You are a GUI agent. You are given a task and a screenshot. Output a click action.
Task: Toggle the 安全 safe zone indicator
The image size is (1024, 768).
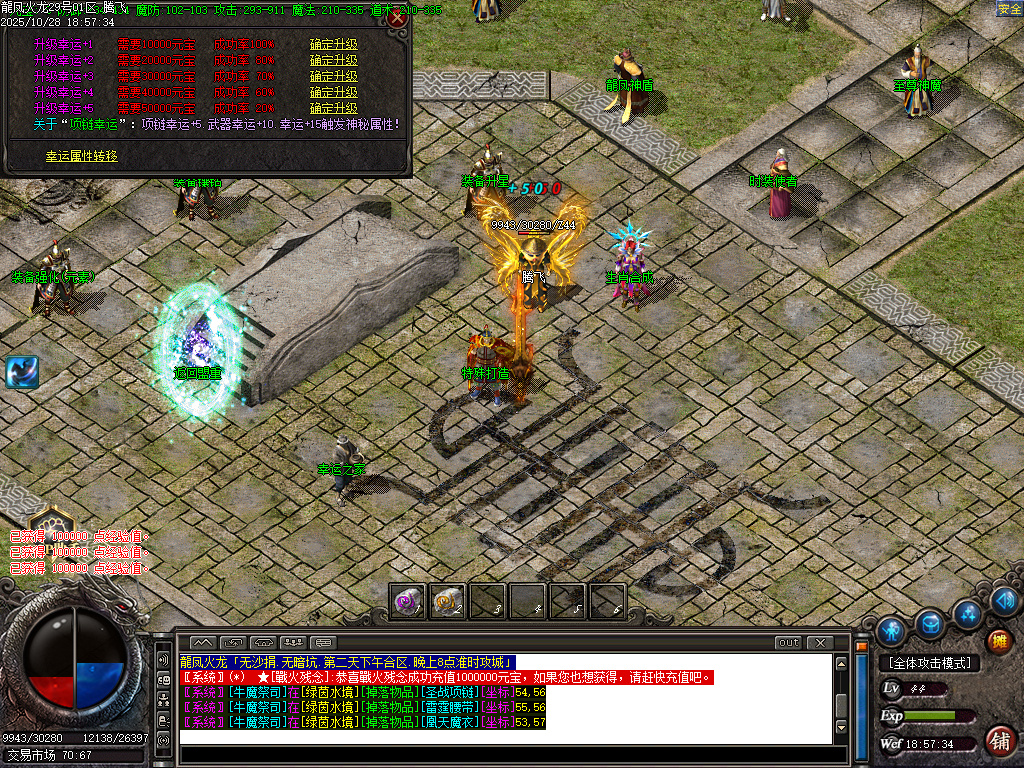coord(1009,9)
